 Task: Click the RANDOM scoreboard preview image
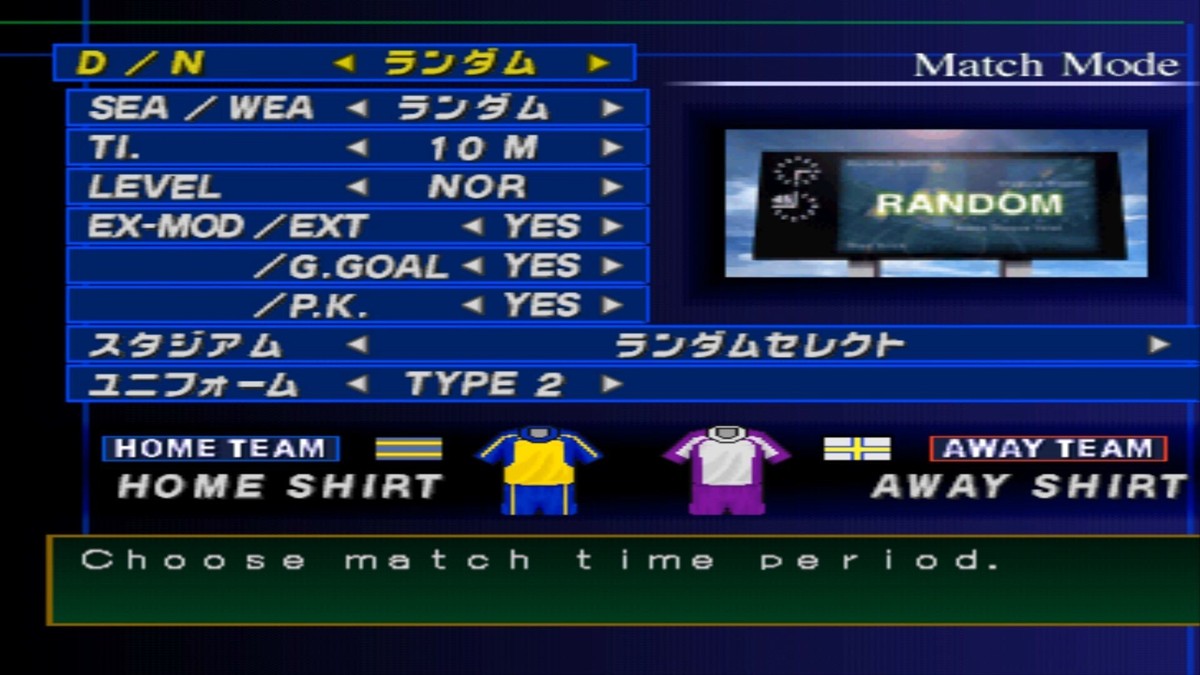pos(936,203)
